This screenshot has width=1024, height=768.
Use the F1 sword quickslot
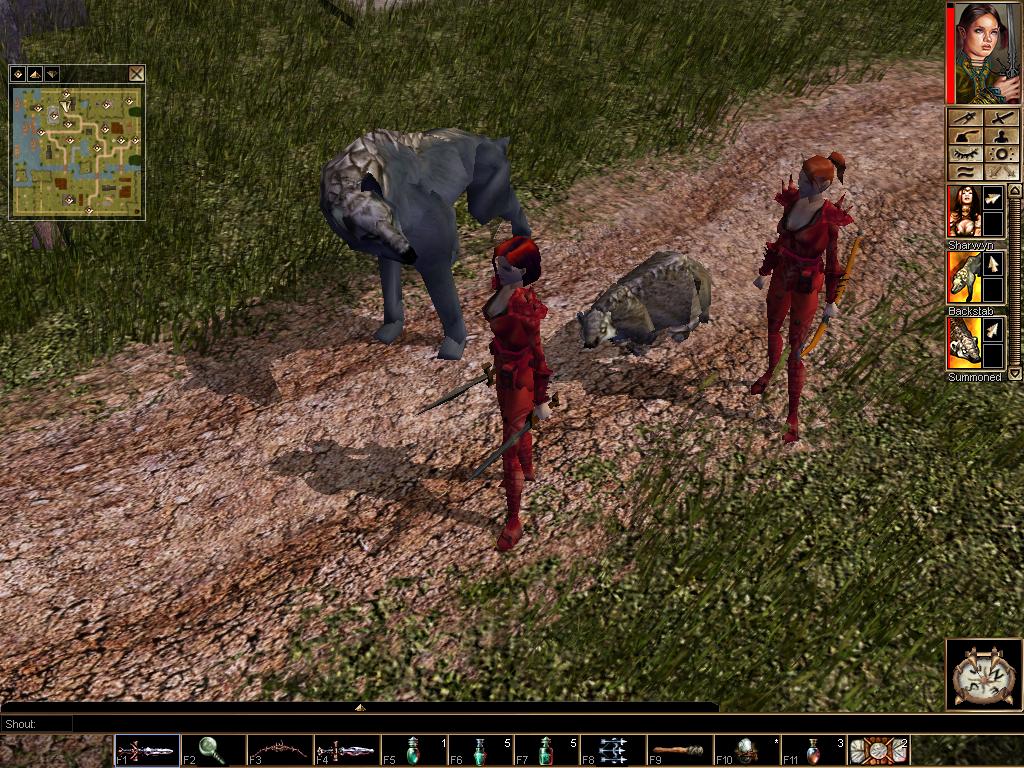click(x=147, y=750)
